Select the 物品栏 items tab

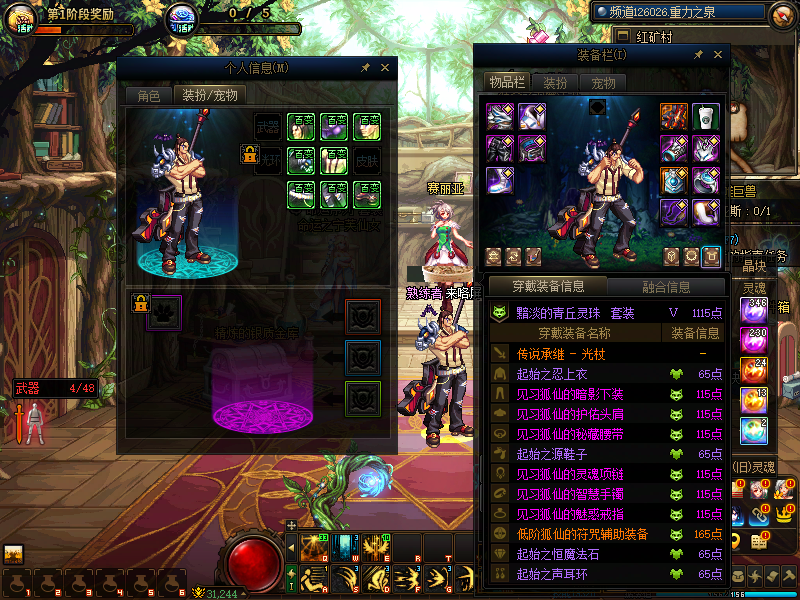pyautogui.click(x=506, y=82)
